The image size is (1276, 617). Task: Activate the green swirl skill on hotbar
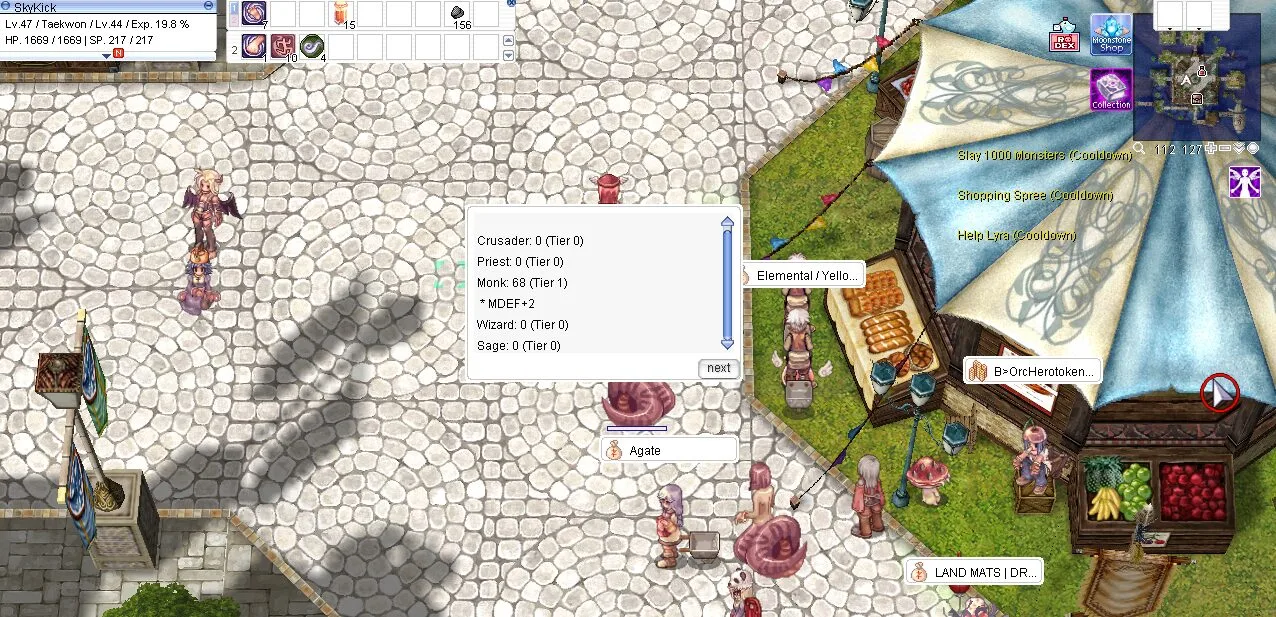[x=312, y=47]
